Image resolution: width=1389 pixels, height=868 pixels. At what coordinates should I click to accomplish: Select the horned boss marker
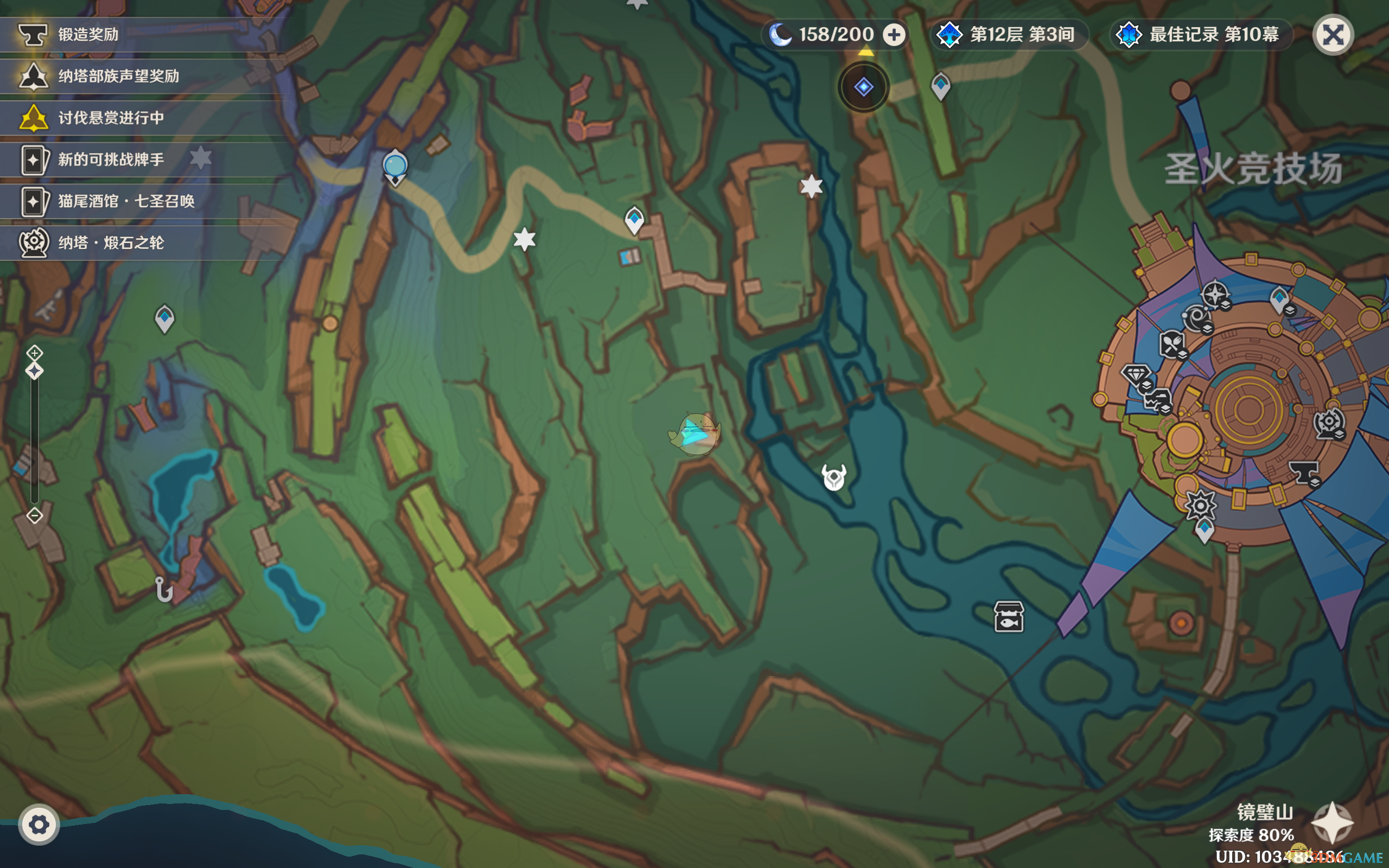tap(833, 476)
